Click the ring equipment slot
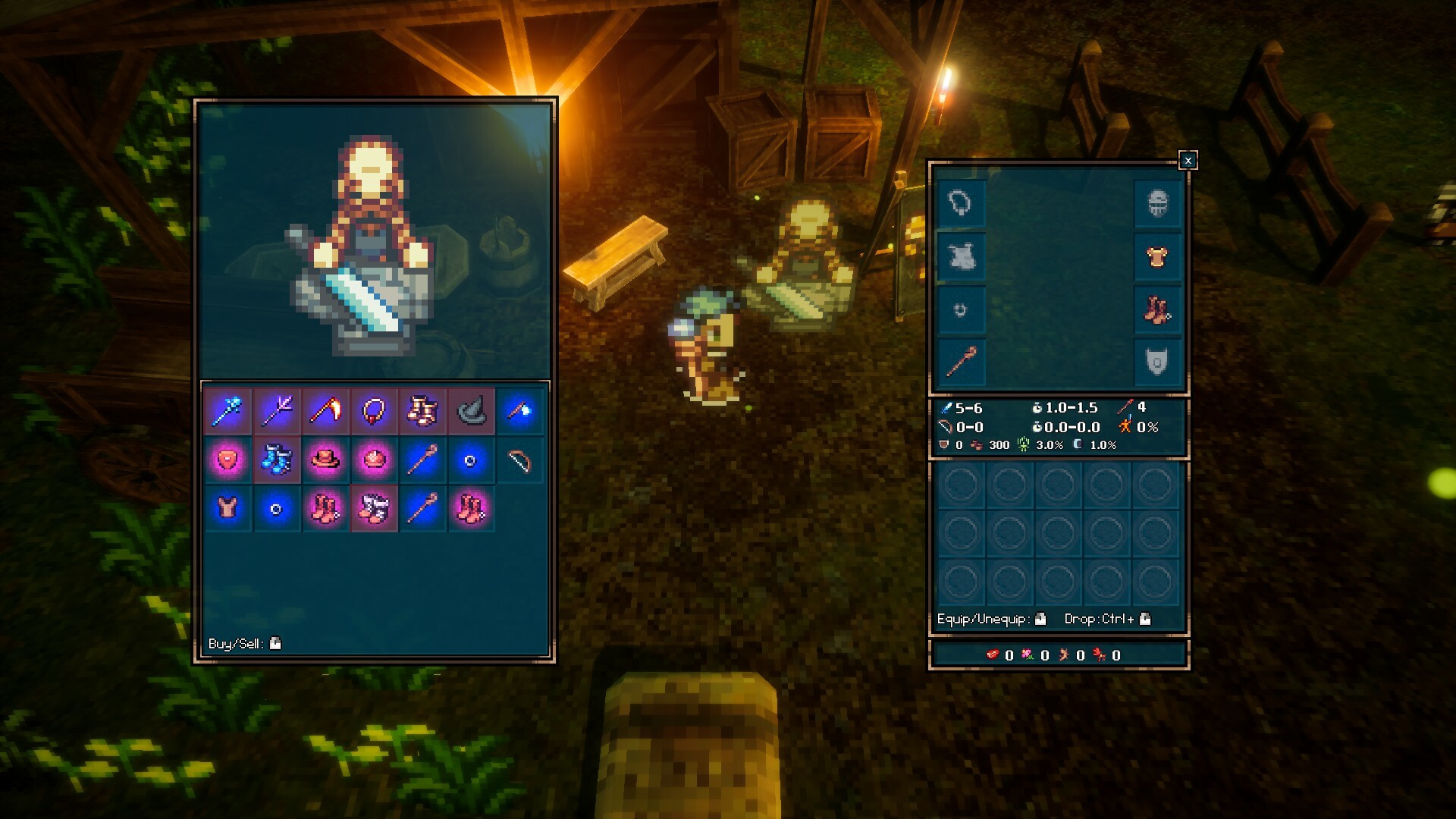 point(961,309)
